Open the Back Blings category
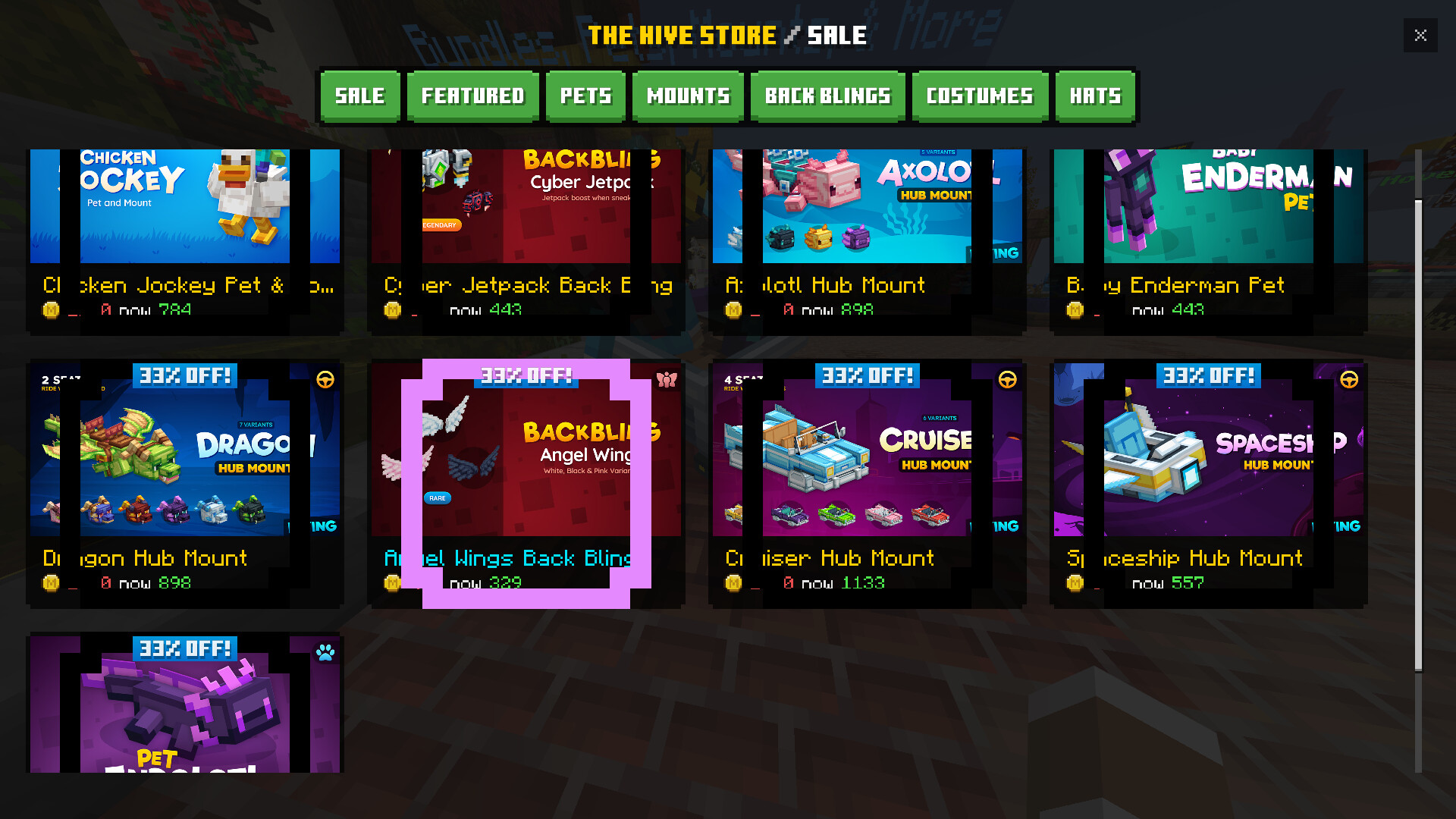This screenshot has height=819, width=1456. coord(827,96)
